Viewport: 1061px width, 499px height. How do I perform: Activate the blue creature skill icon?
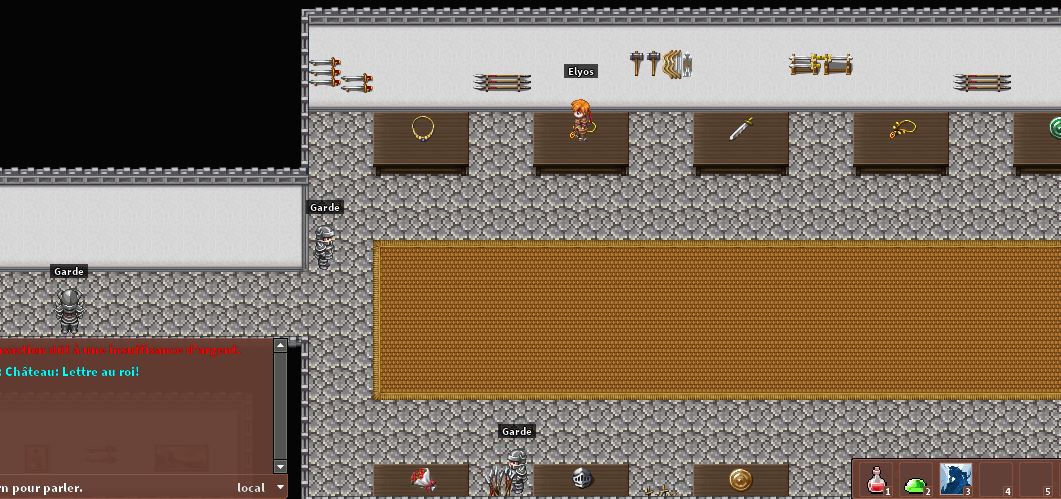tap(955, 479)
